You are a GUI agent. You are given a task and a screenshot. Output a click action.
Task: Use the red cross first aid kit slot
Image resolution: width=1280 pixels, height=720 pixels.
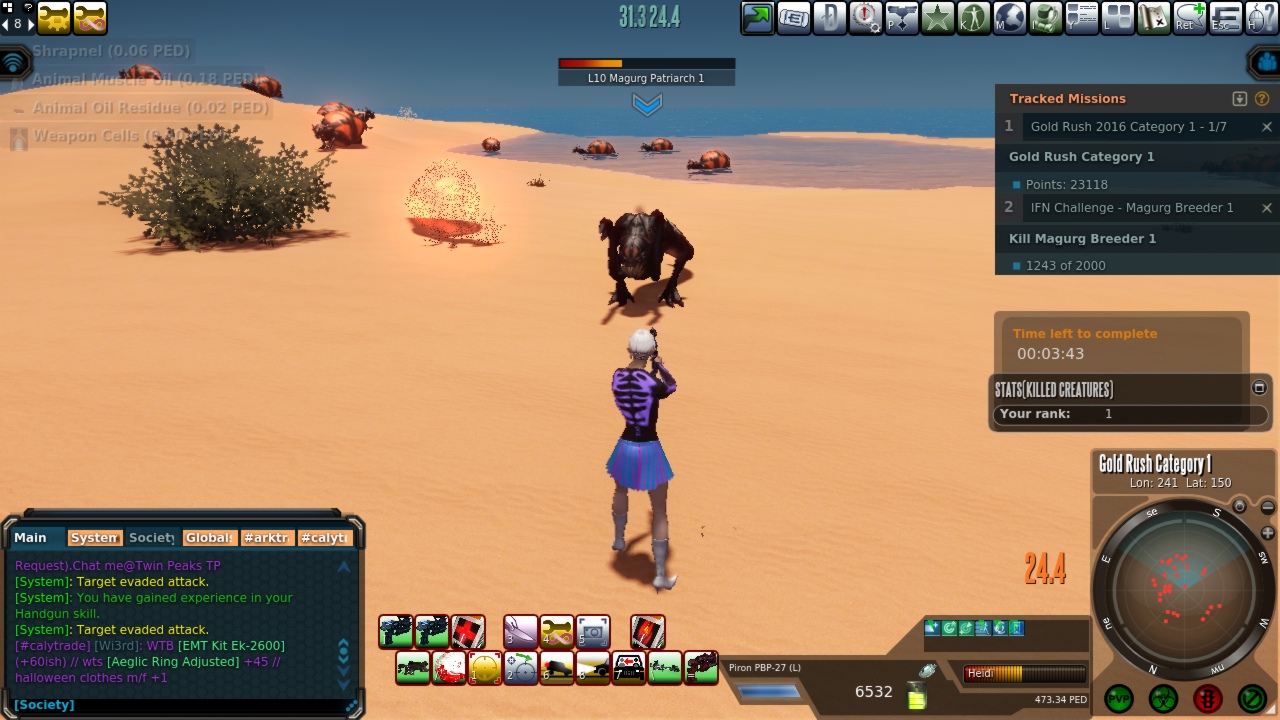click(467, 632)
